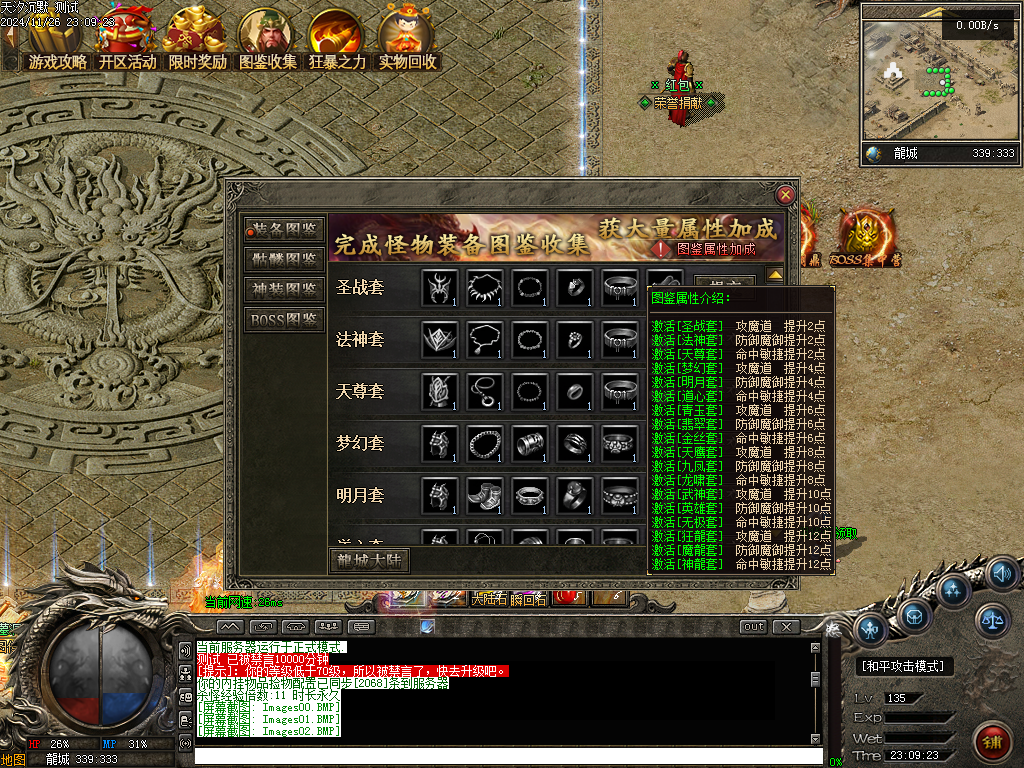Toggle sound with the speaker icon
The height and width of the screenshot is (768, 1024).
click(x=1002, y=574)
